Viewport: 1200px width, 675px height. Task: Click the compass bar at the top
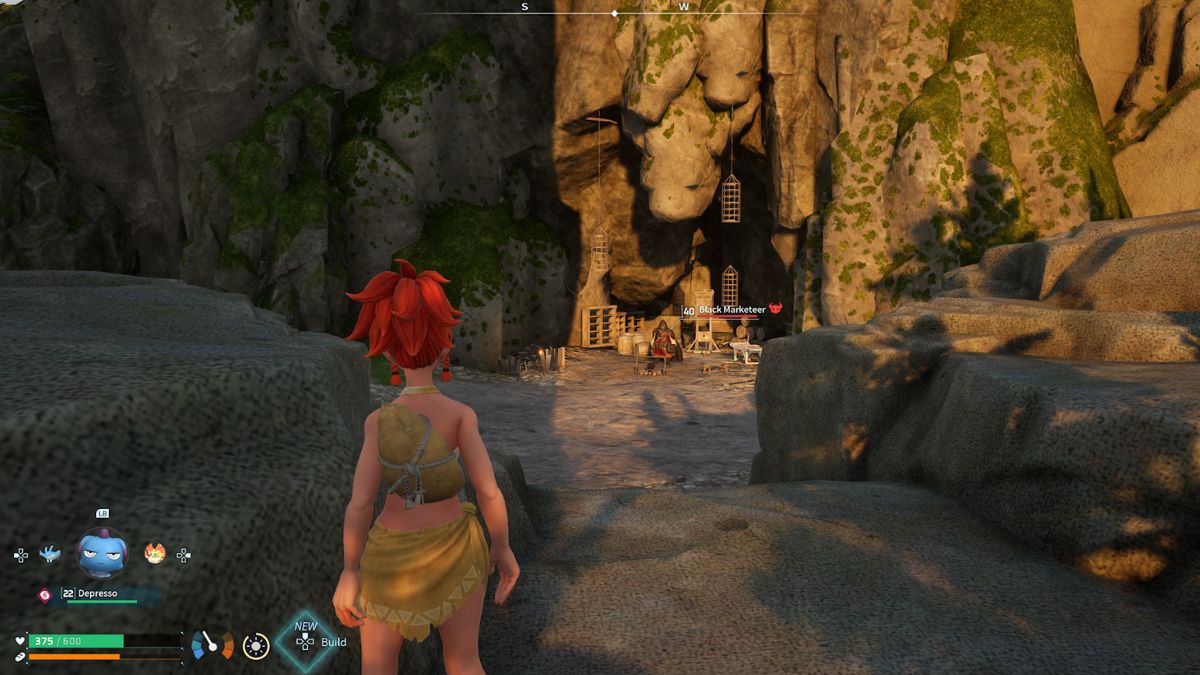pyautogui.click(x=614, y=12)
